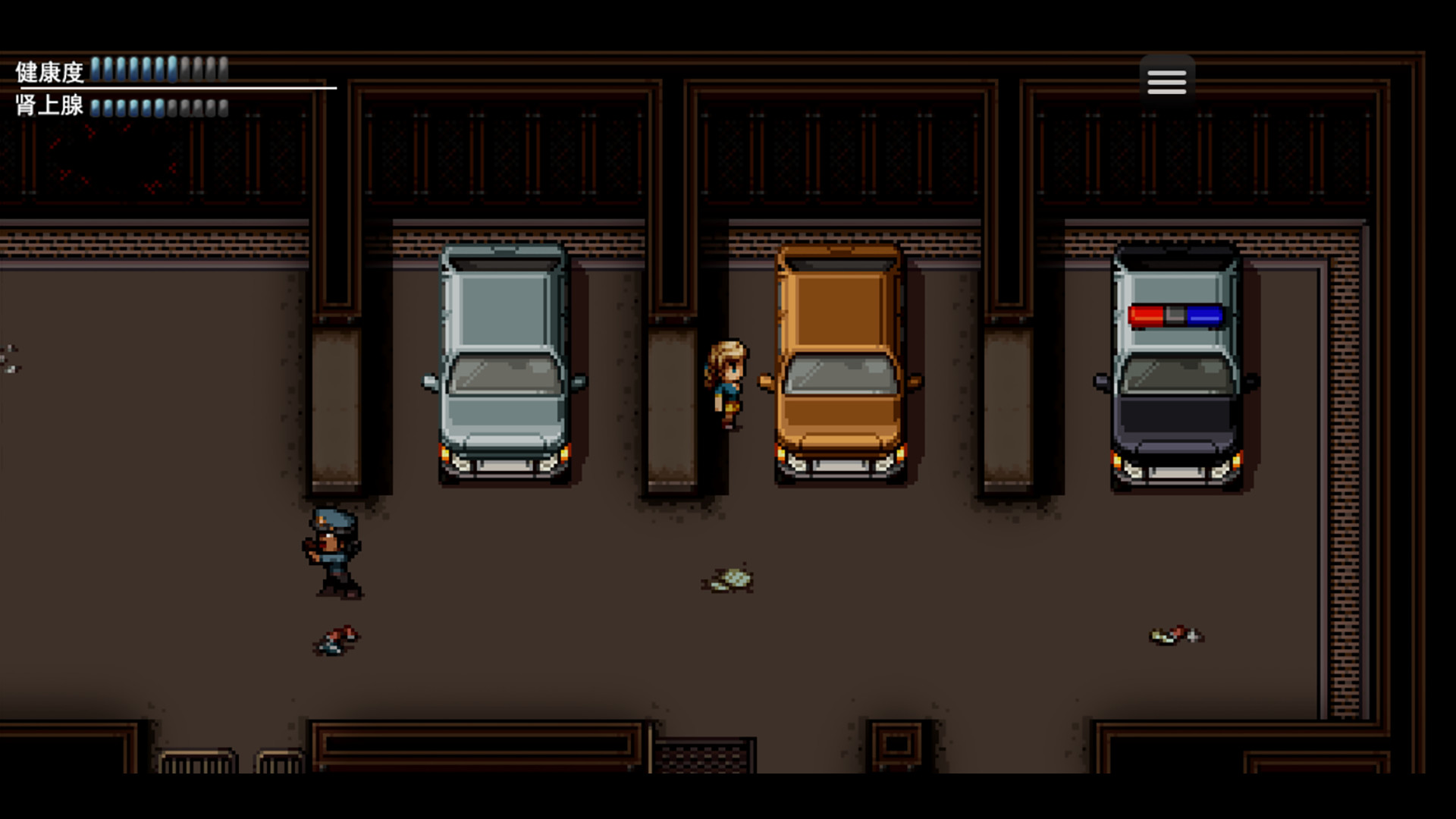
Task: Open the hamburger menu in top right corner
Action: pyautogui.click(x=1166, y=81)
